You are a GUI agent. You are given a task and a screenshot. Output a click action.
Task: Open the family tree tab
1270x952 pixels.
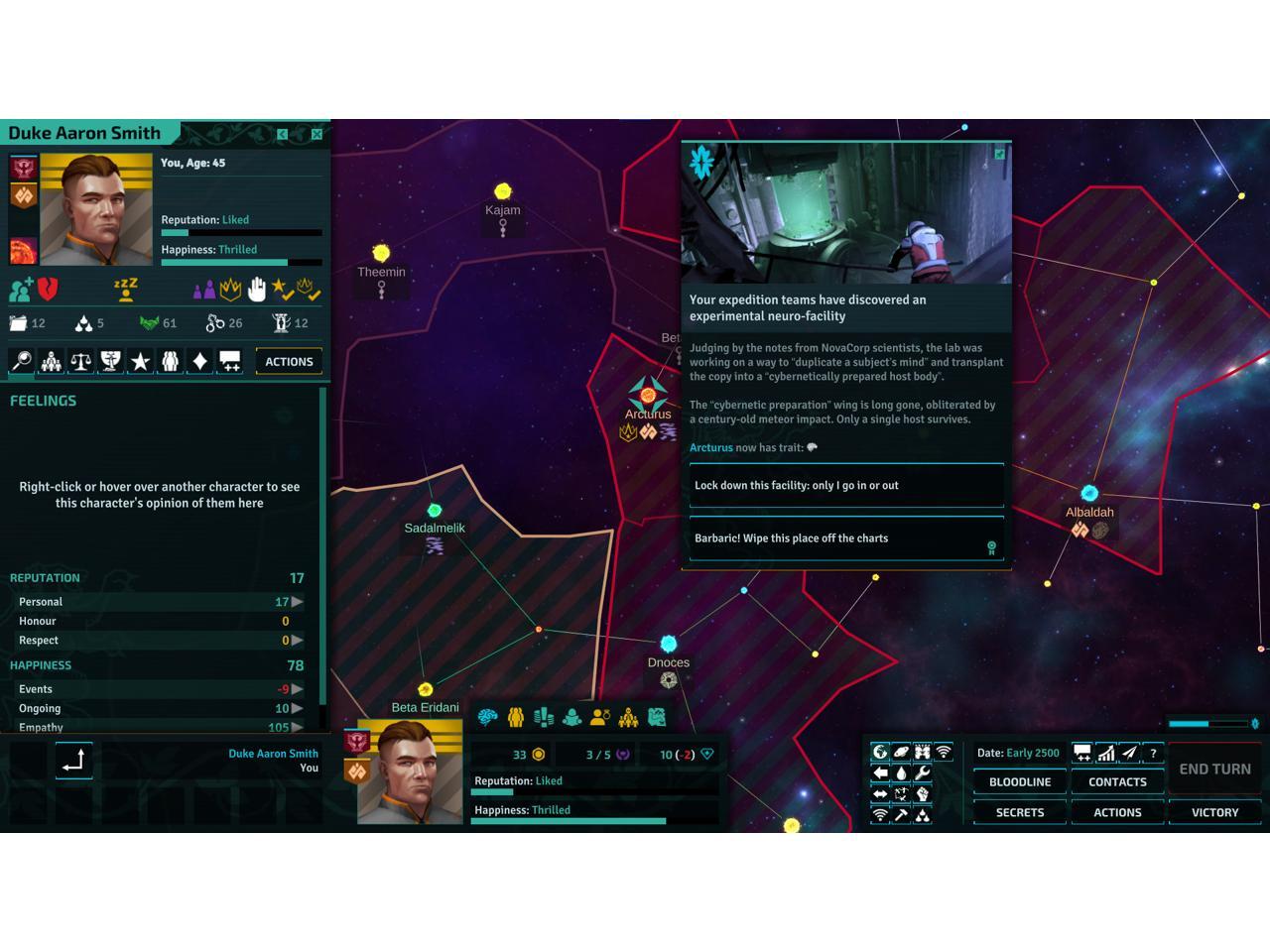[51, 361]
